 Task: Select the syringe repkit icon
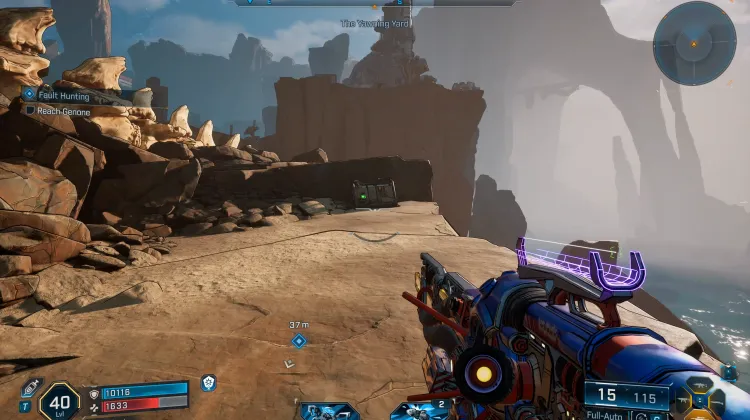29,388
